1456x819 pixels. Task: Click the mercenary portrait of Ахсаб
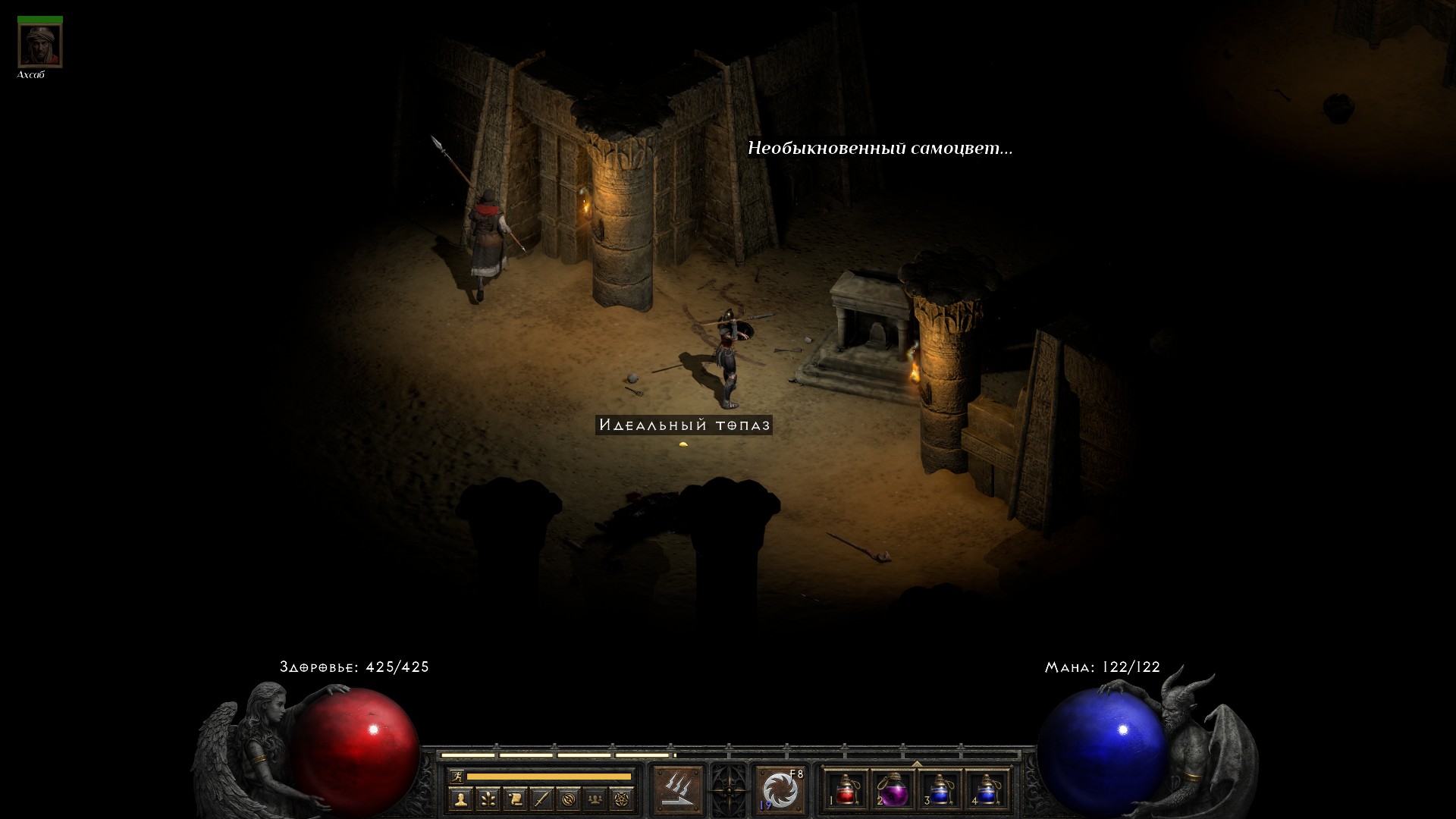coord(40,45)
